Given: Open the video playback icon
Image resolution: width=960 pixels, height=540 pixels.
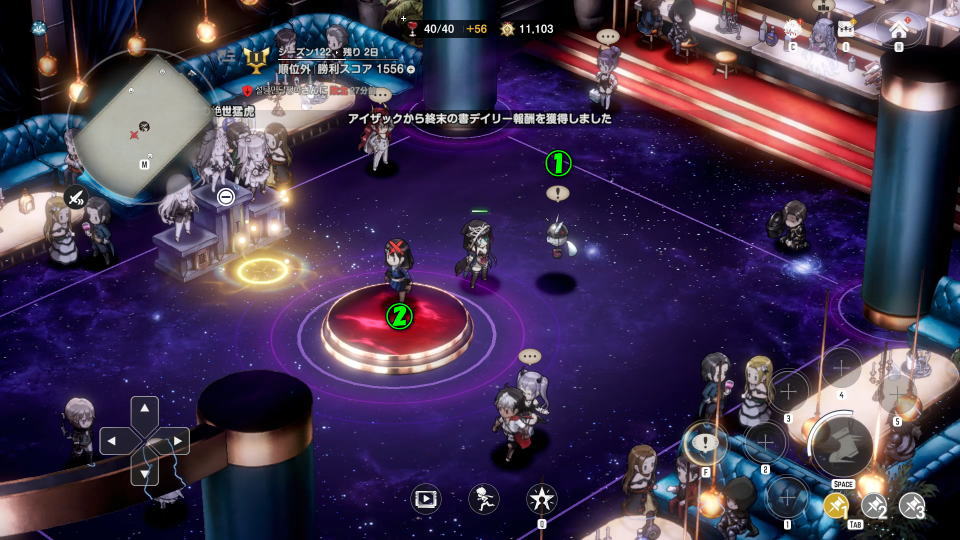Looking at the screenshot, I should (x=425, y=498).
